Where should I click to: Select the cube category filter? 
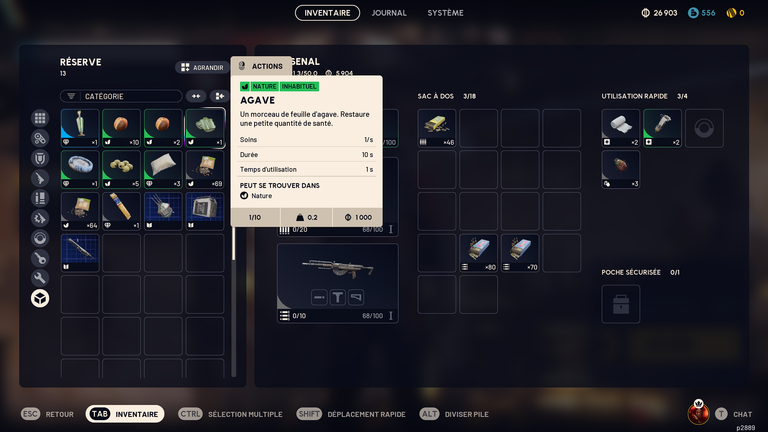40,298
